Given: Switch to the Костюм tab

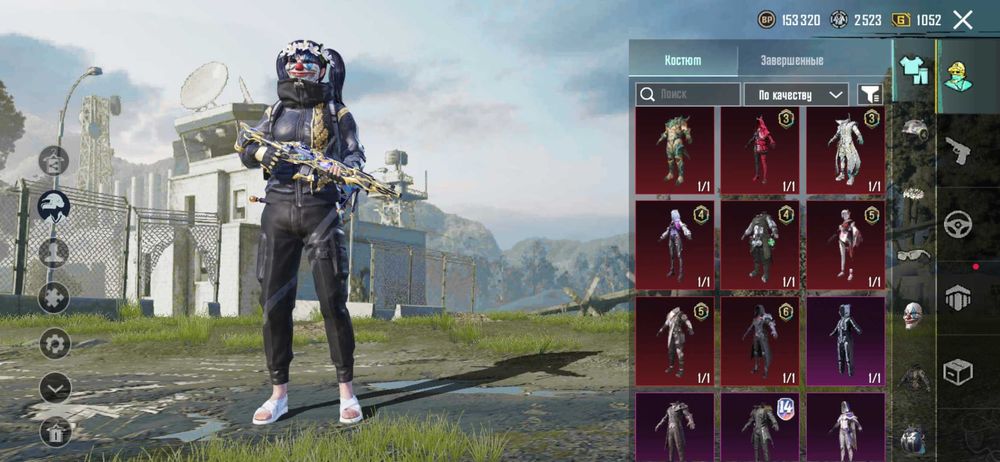Looking at the screenshot, I should click(x=683, y=60).
